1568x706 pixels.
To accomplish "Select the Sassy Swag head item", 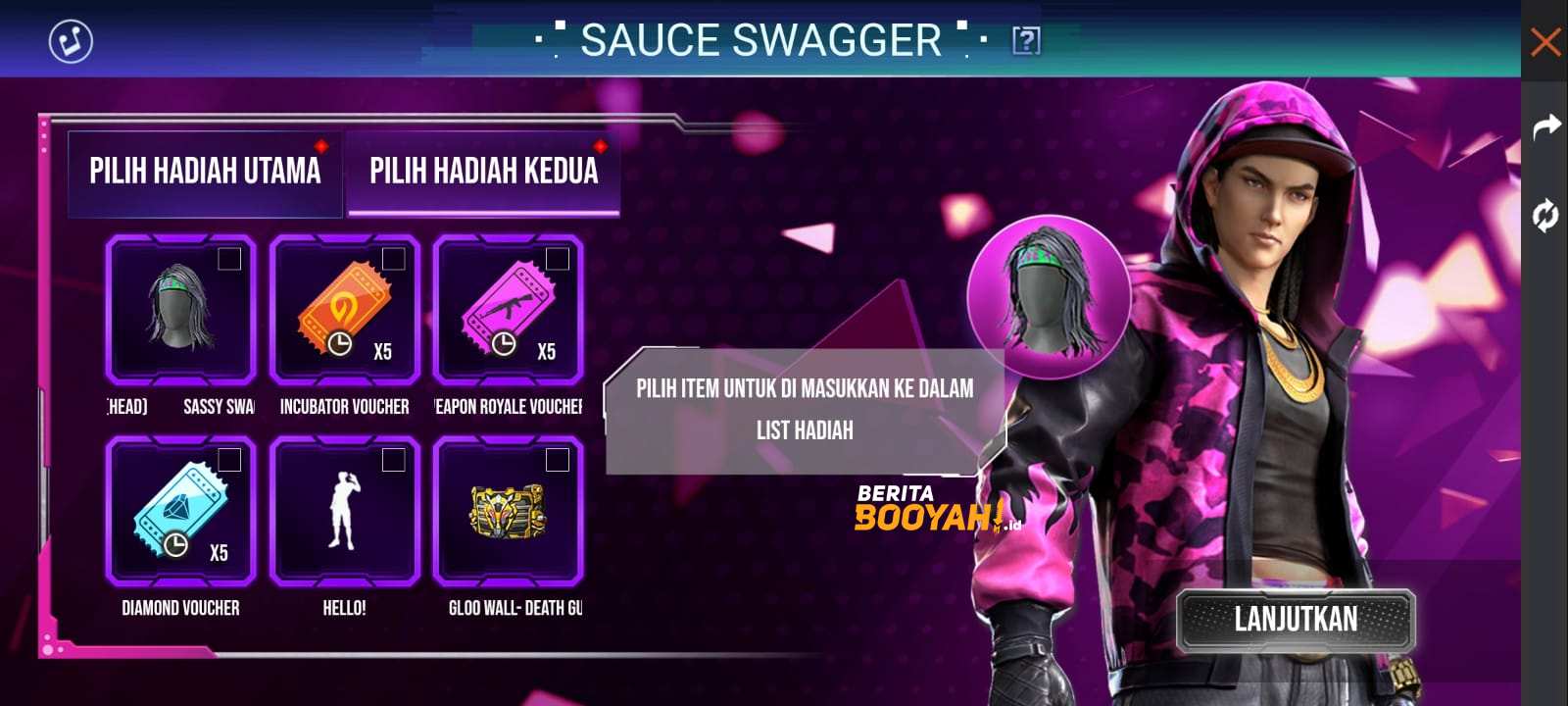I will tap(180, 312).
